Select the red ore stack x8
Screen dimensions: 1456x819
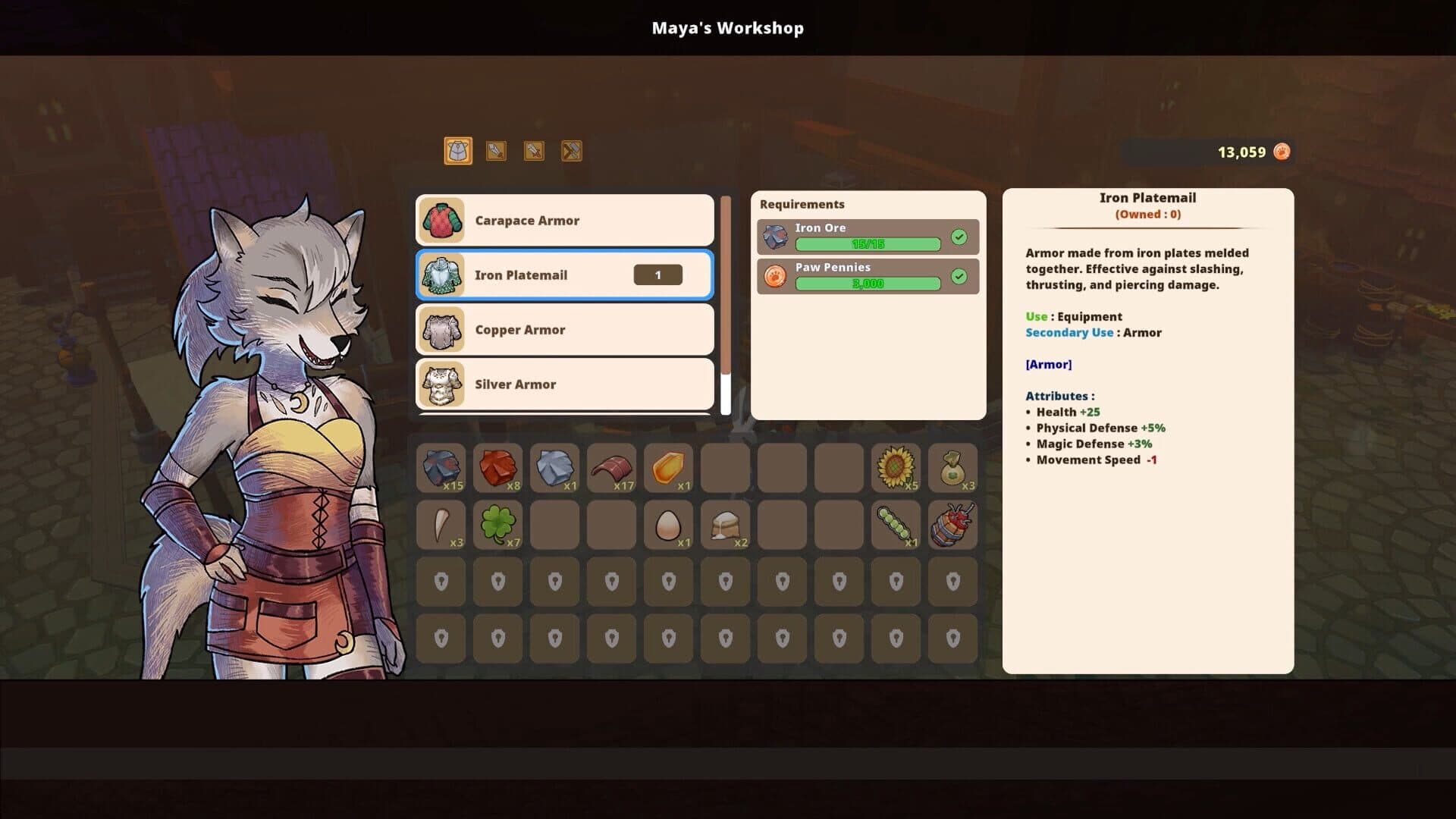(x=497, y=468)
